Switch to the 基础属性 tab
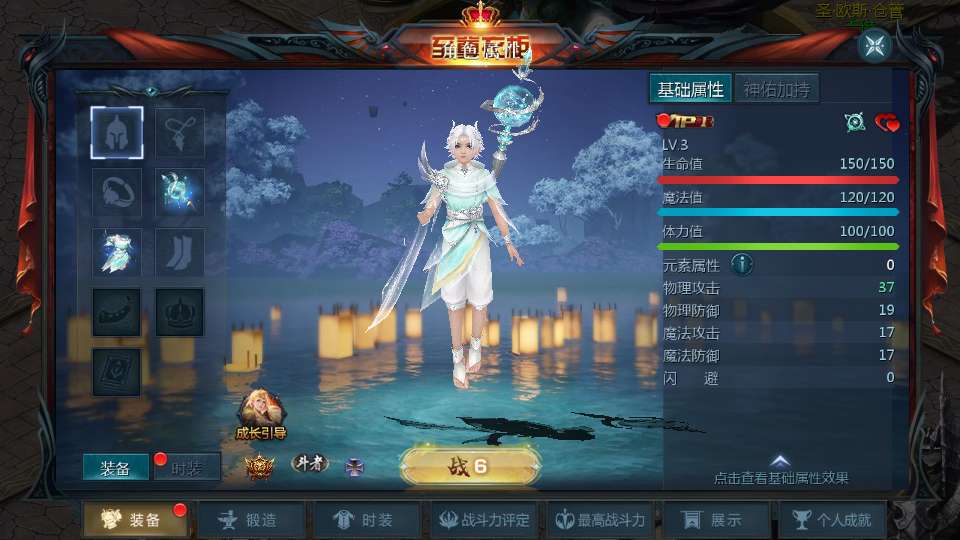Viewport: 960px width, 540px height. (x=690, y=89)
